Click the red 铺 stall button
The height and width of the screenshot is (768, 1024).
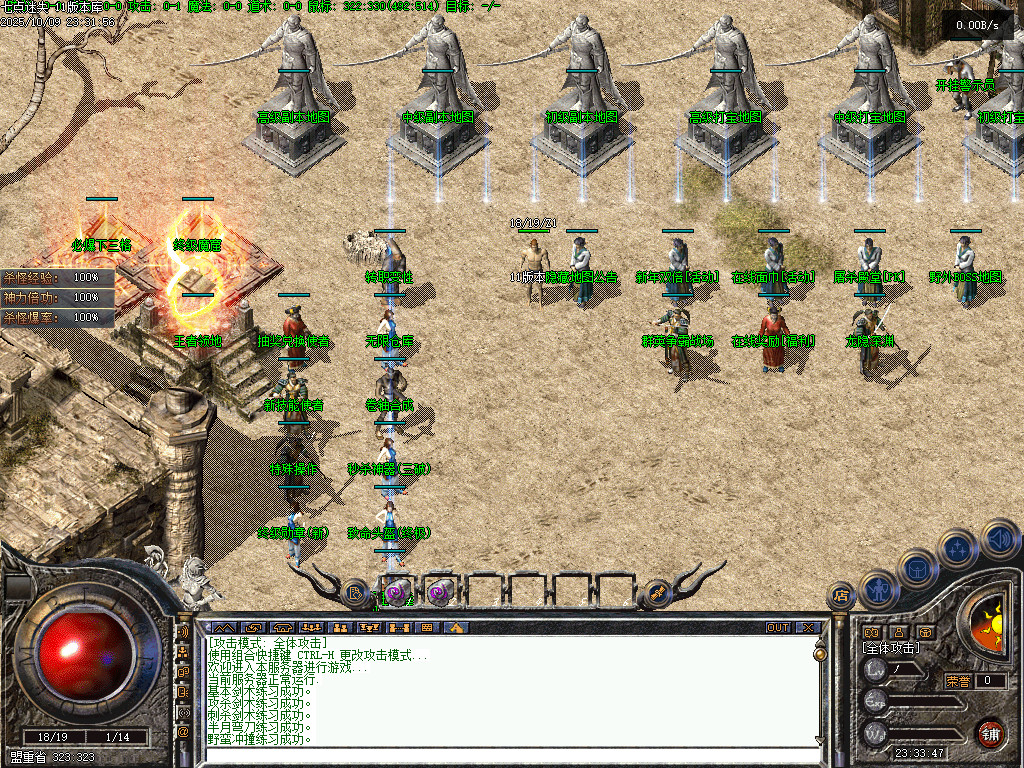(990, 733)
